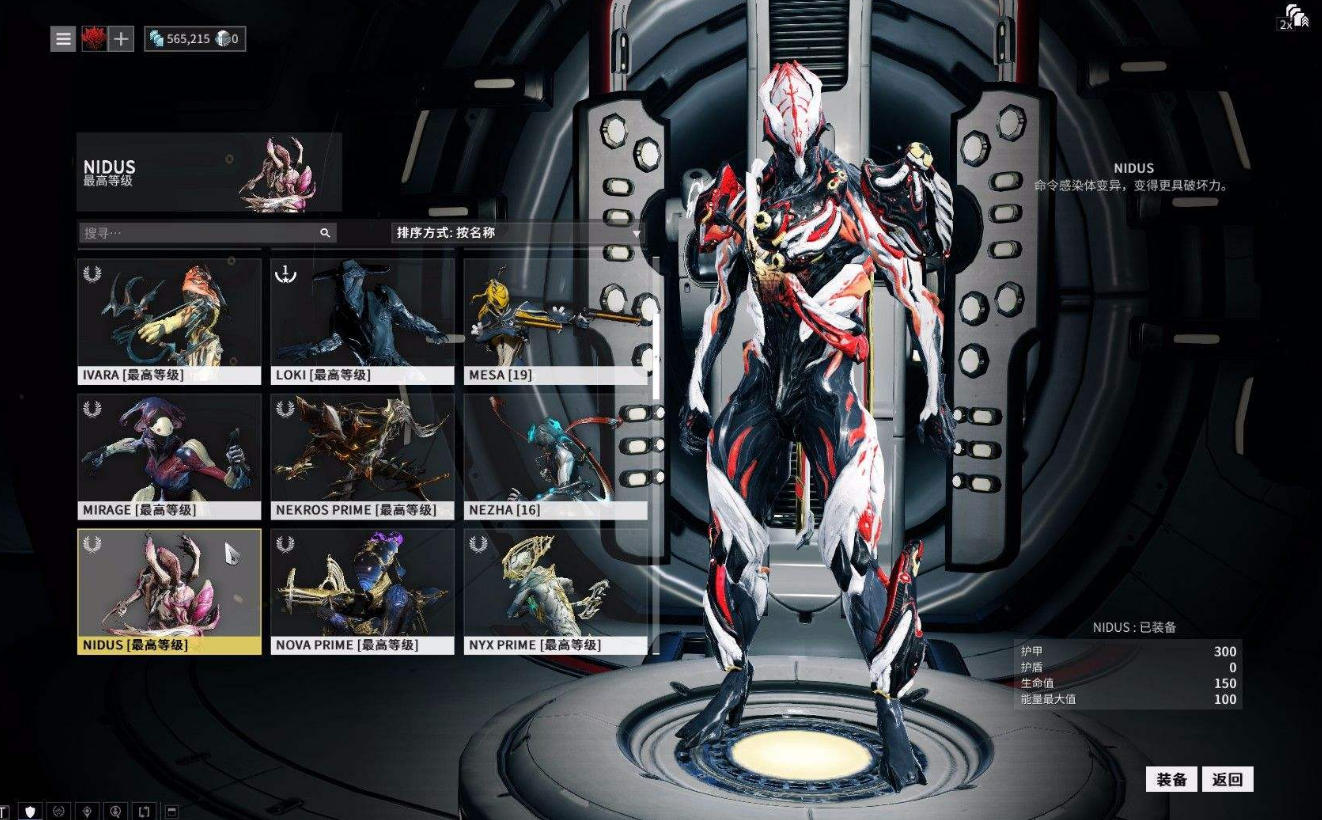Select the NEZHA warframe tile
The image size is (1322, 820).
[556, 456]
